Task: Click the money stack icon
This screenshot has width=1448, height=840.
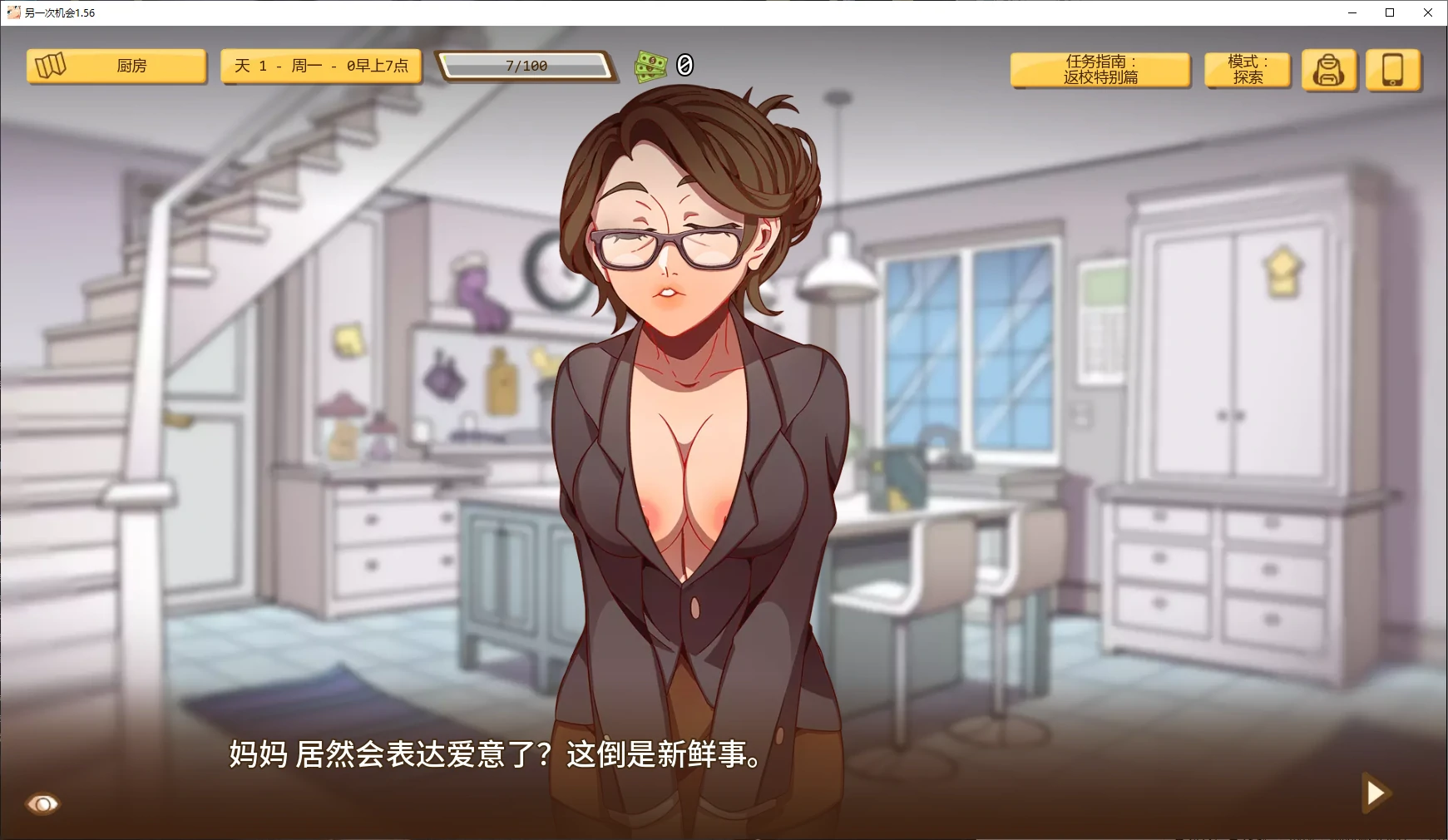Action: [x=651, y=65]
